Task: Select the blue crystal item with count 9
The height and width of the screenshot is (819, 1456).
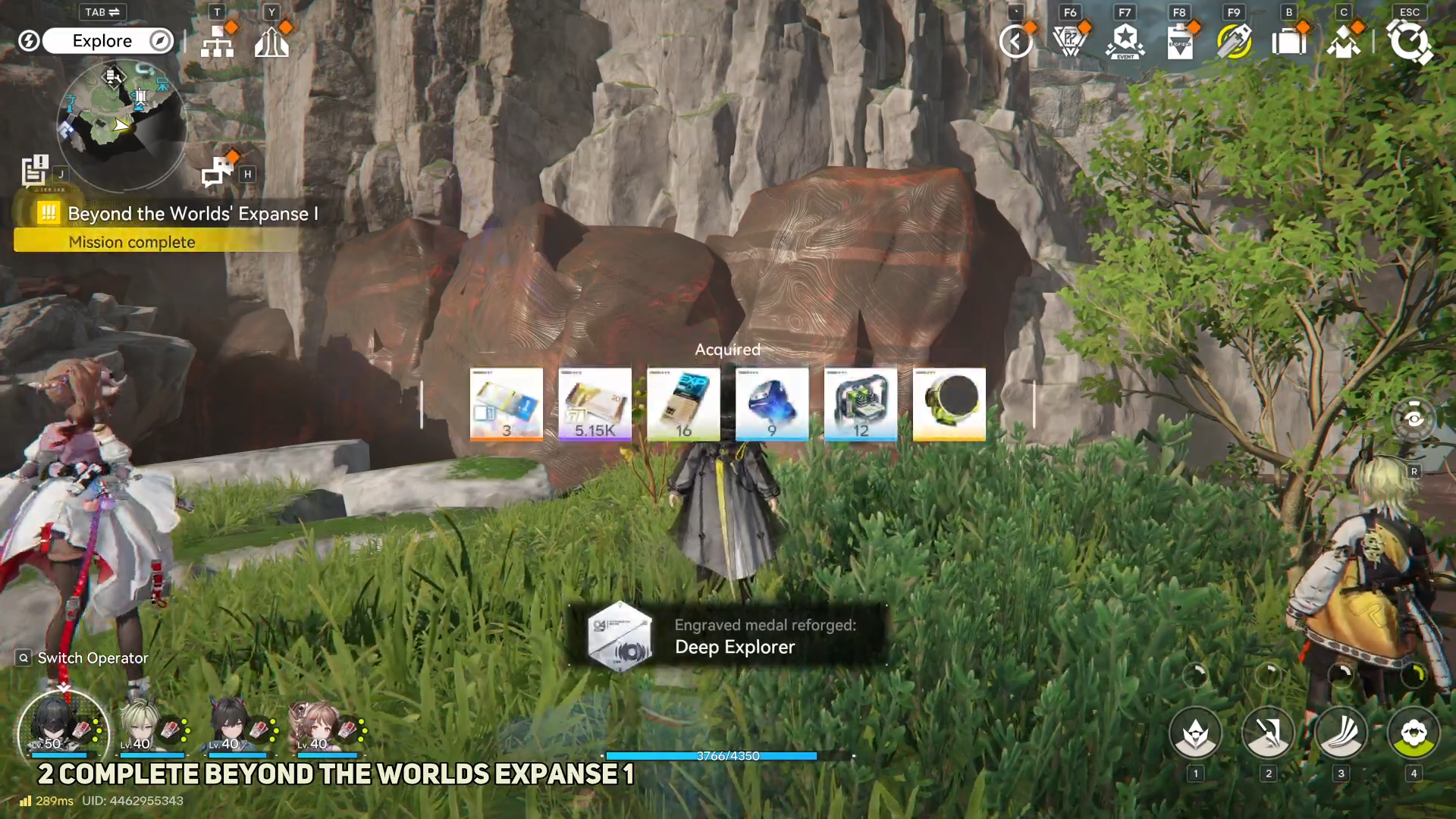Action: (x=772, y=404)
